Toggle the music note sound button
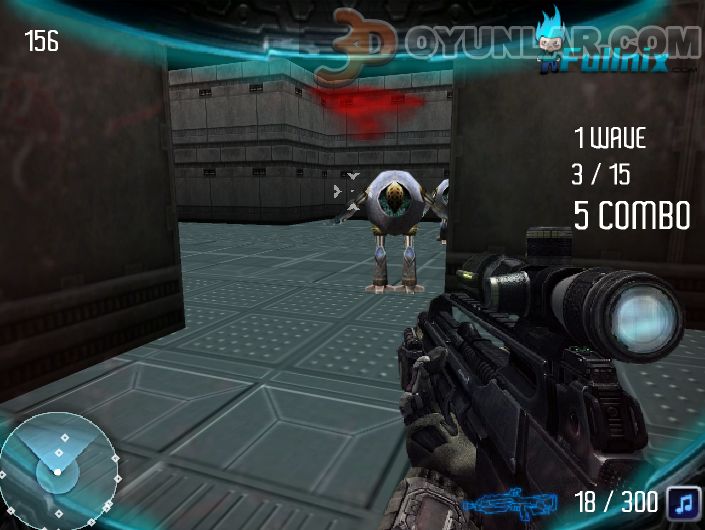Image resolution: width=705 pixels, height=530 pixels. (x=683, y=500)
